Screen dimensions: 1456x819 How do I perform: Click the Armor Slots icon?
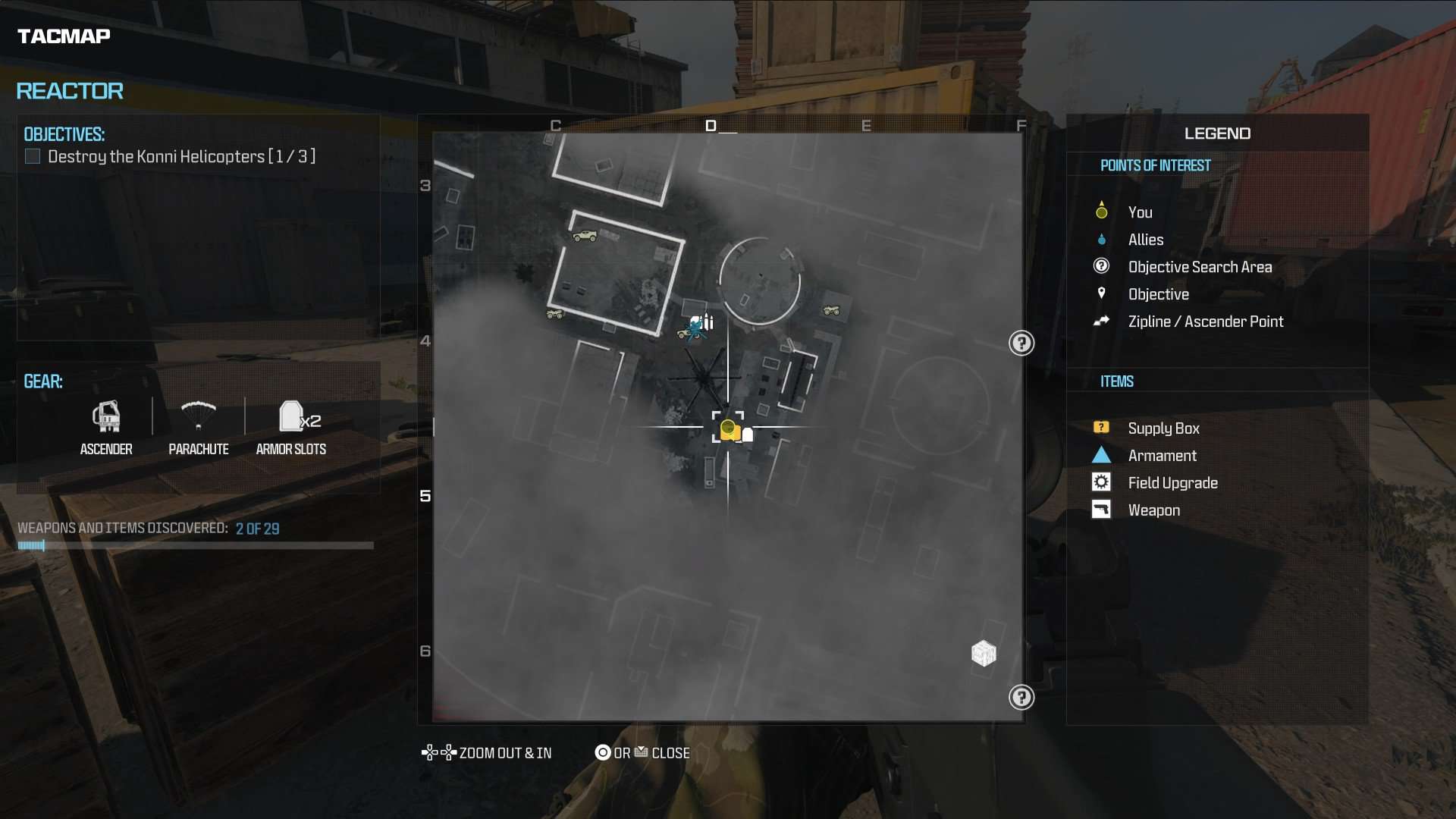(x=291, y=416)
